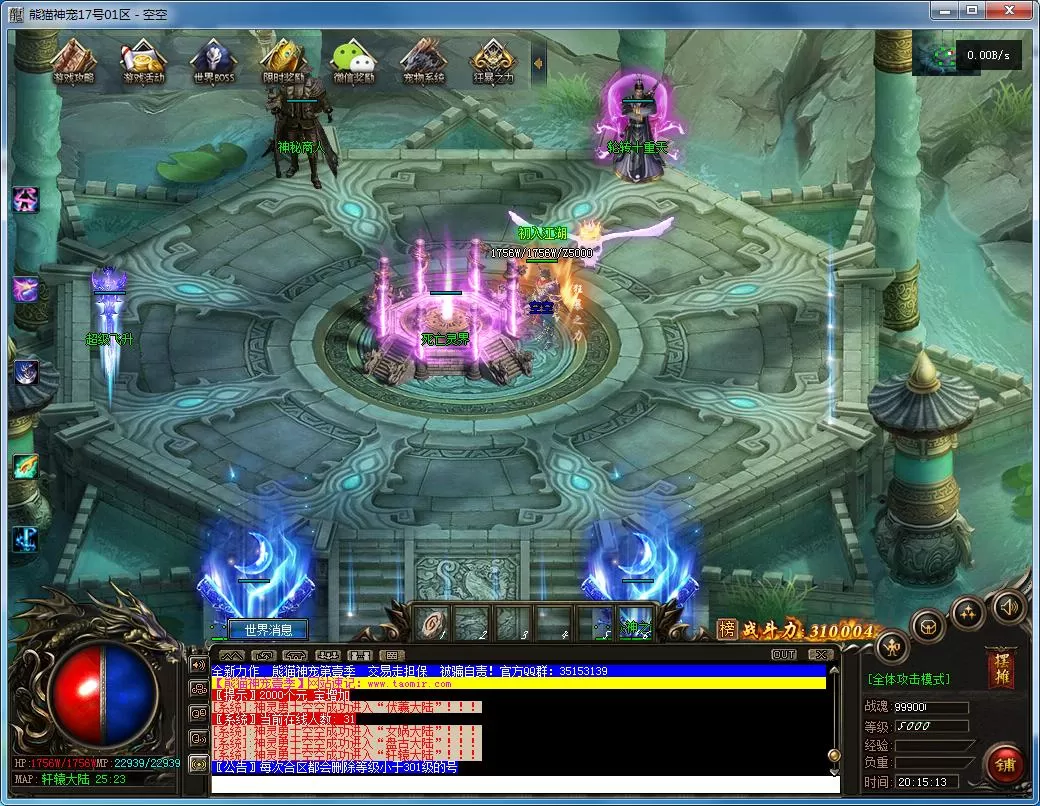Open the 游戏活动 events icon
Image resolution: width=1040 pixels, height=806 pixels.
[142, 62]
